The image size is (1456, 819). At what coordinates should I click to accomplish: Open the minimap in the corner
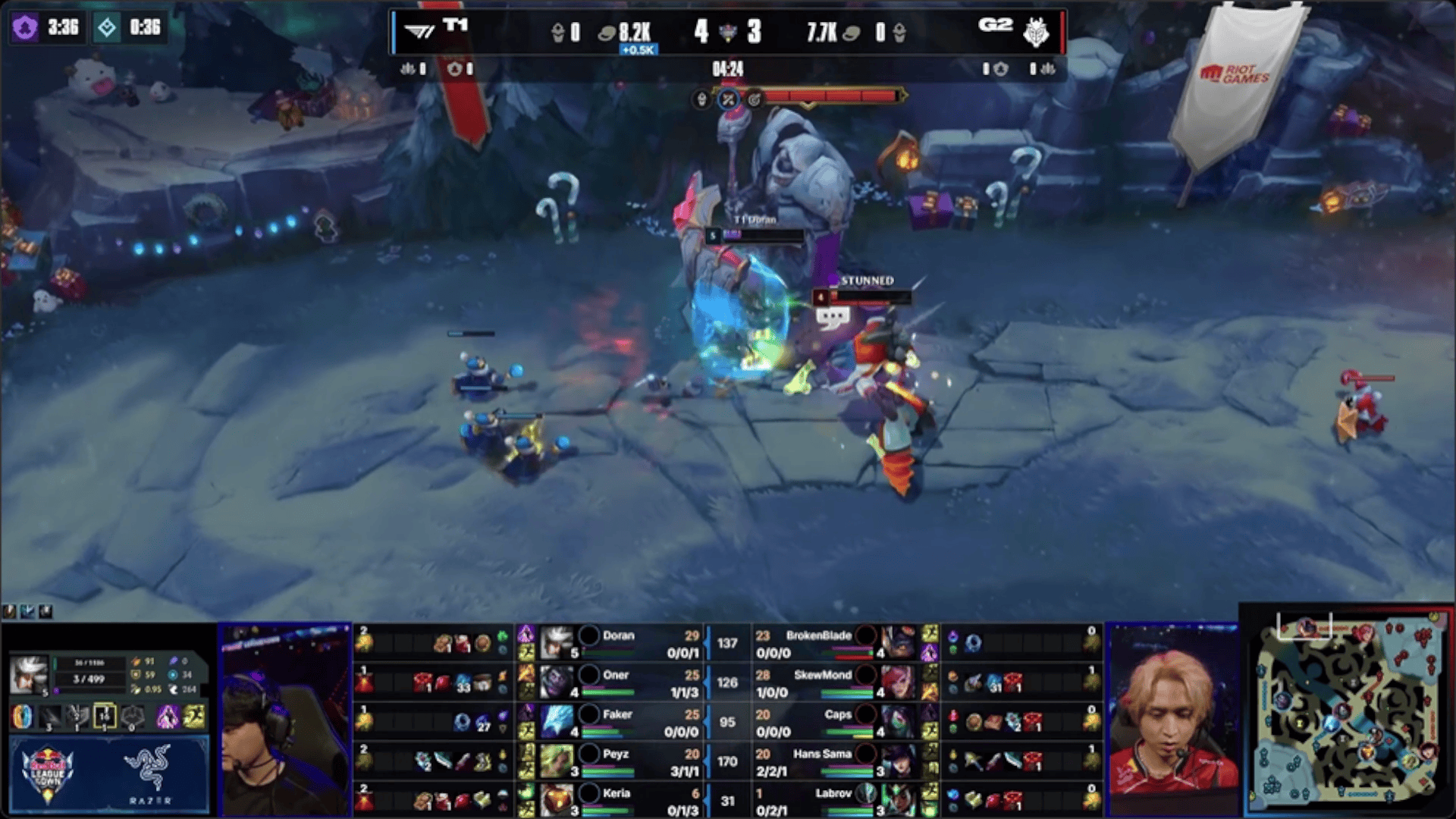(x=1348, y=711)
